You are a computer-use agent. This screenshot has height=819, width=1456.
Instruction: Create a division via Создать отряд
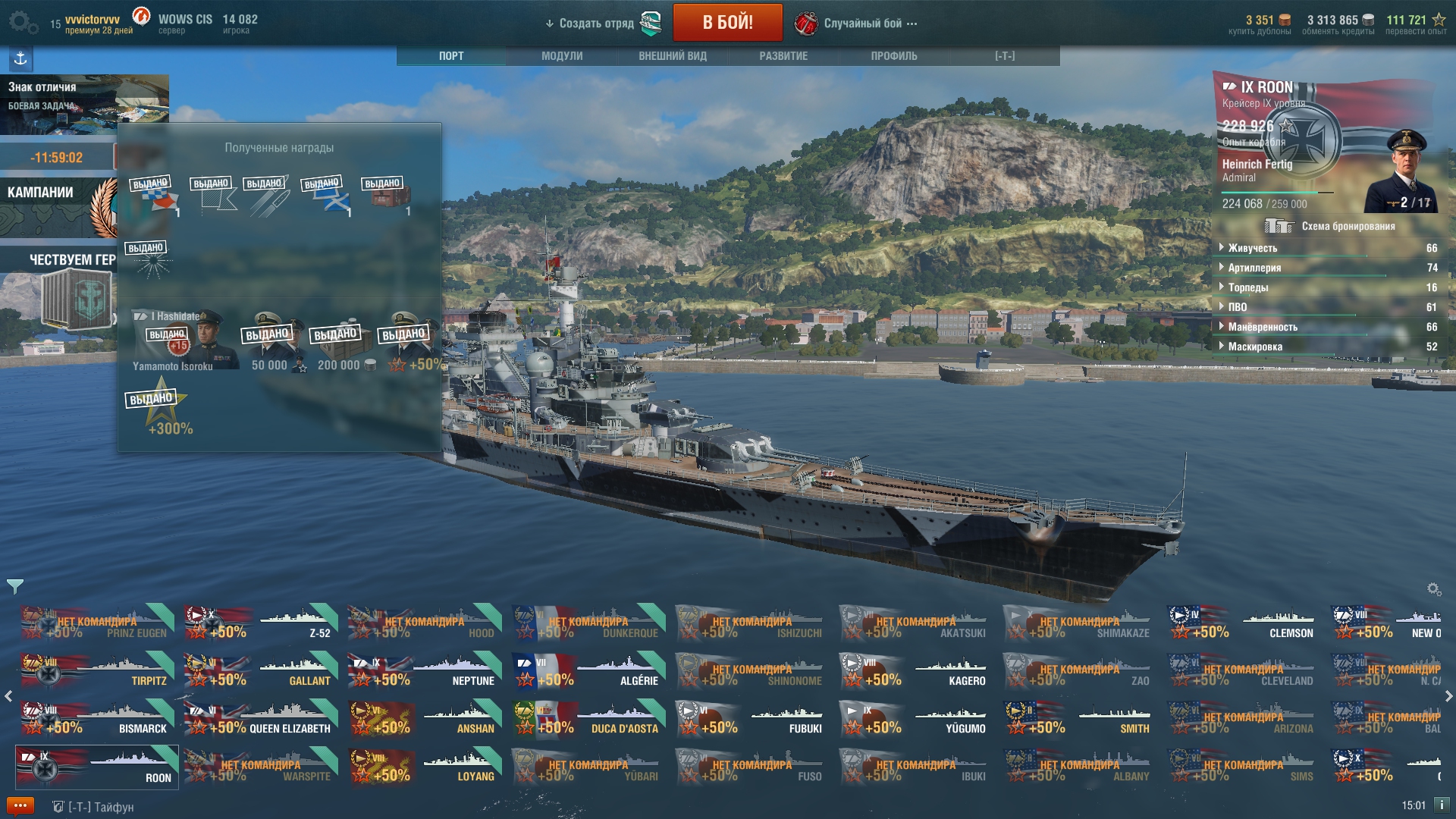597,24
